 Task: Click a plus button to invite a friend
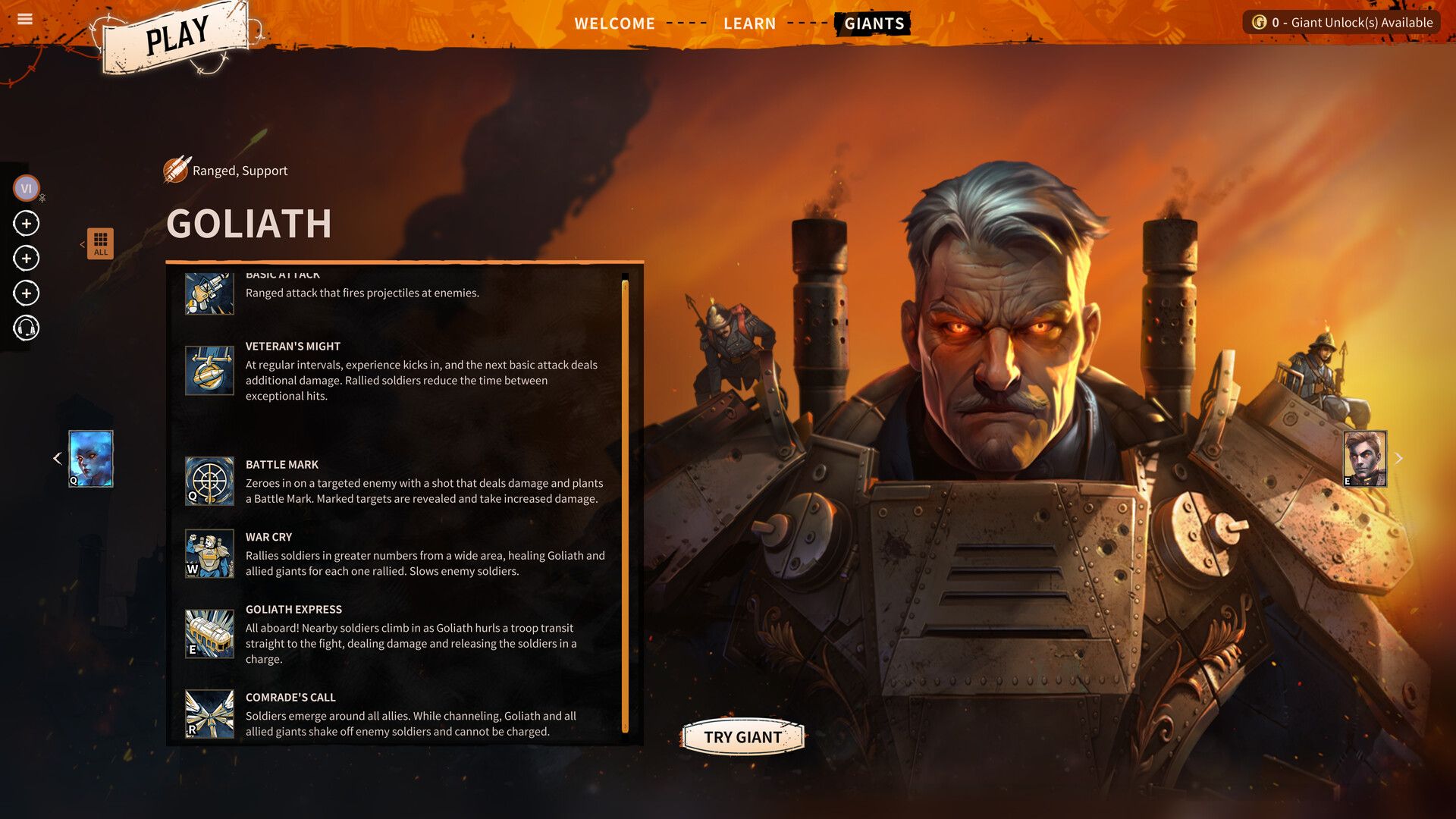26,223
